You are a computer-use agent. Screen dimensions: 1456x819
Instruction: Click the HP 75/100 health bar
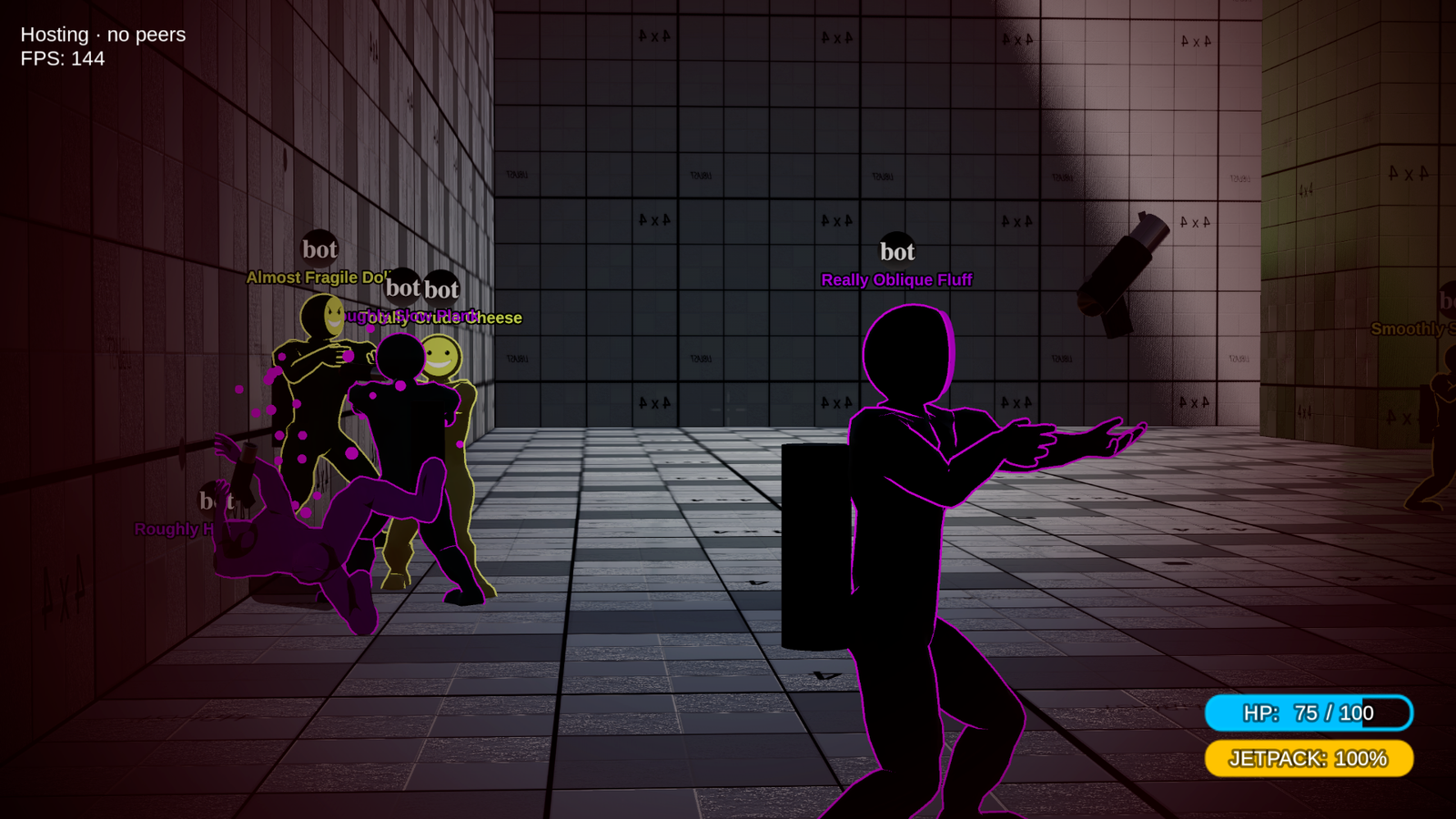click(x=1309, y=713)
